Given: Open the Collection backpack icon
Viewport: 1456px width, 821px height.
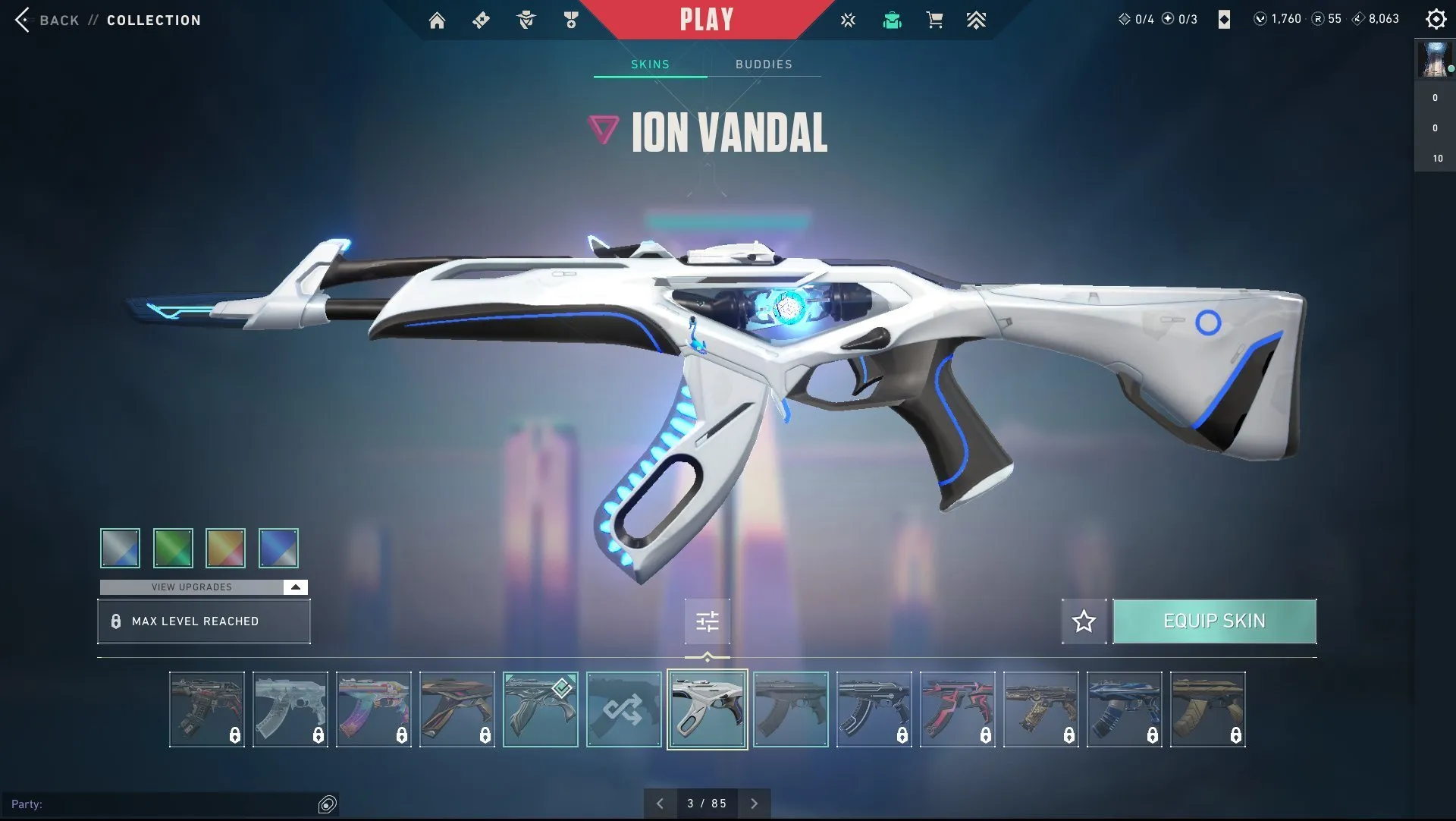Looking at the screenshot, I should (892, 20).
